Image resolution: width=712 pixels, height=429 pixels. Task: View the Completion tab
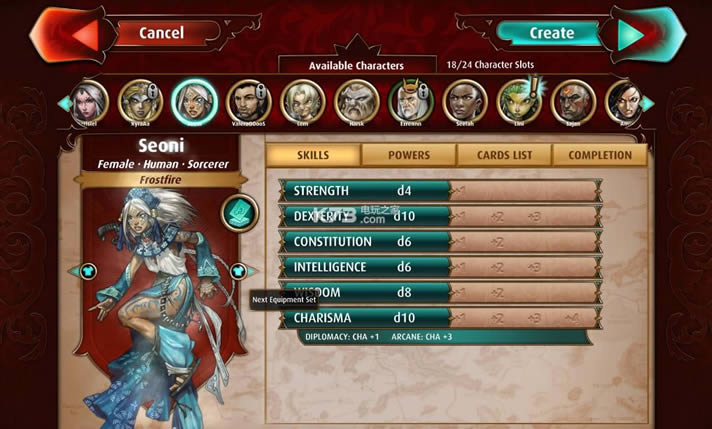[x=600, y=155]
